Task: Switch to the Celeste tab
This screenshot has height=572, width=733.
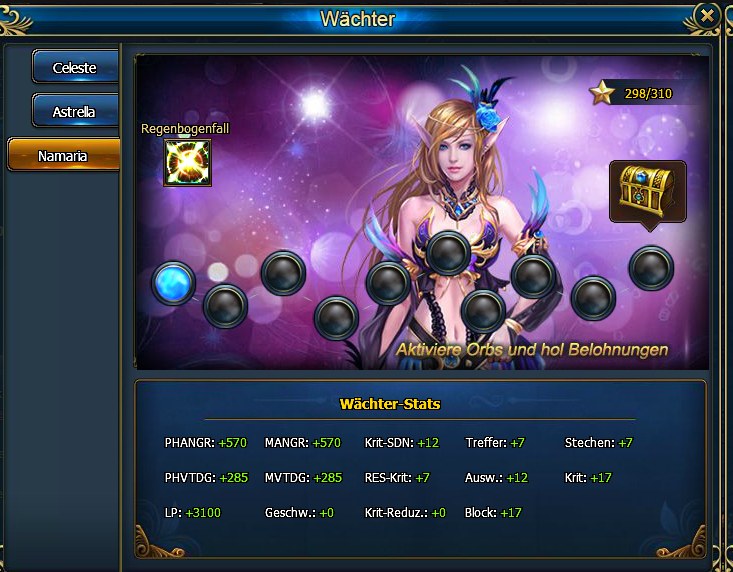Action: [75, 68]
